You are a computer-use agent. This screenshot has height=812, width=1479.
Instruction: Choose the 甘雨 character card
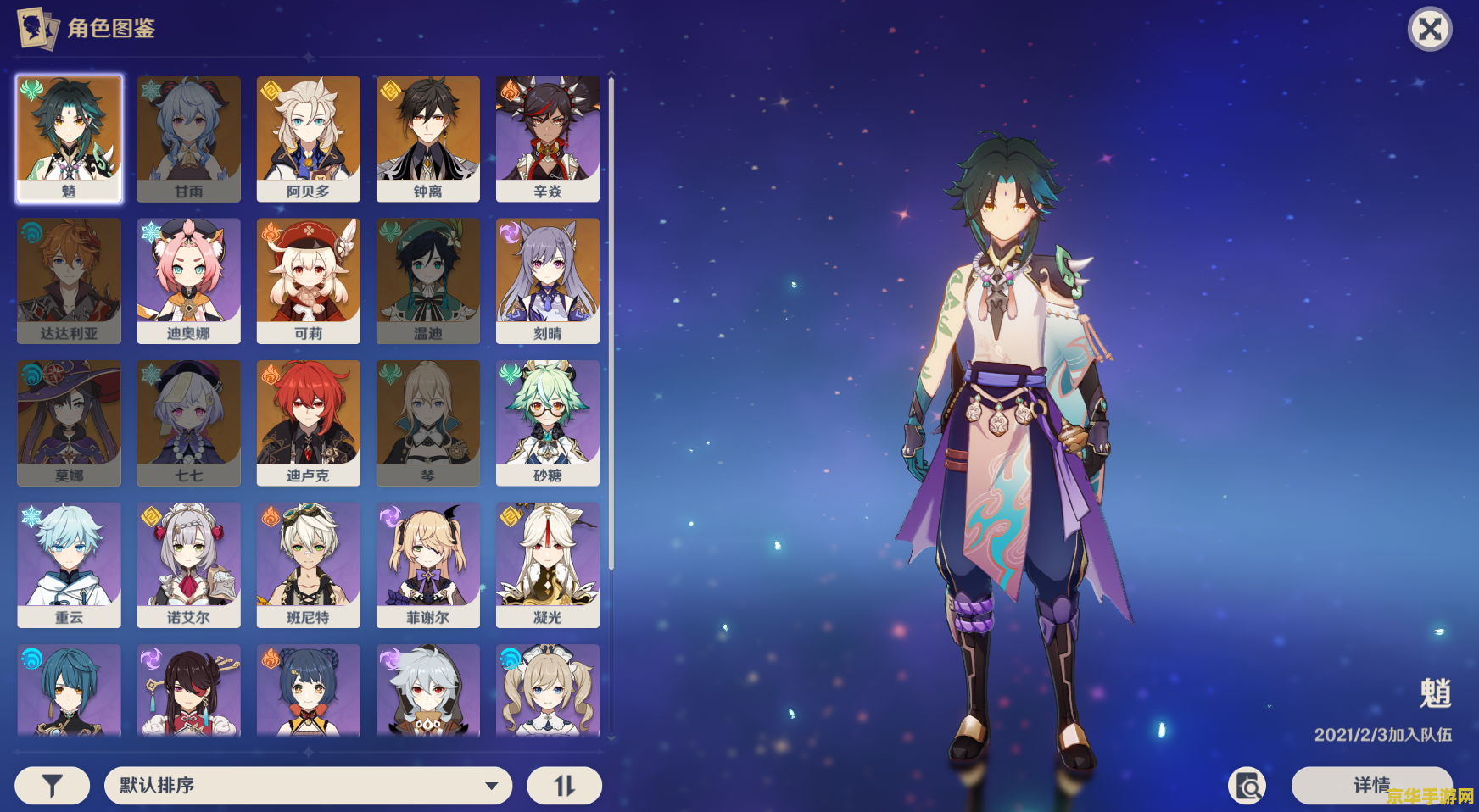point(188,139)
